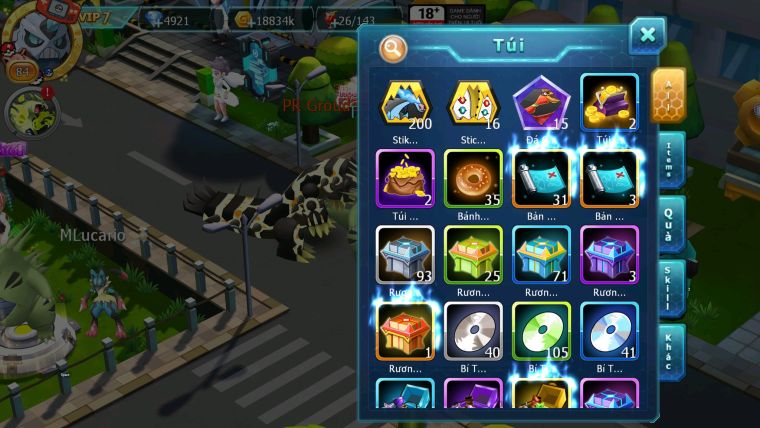Choose the purple pentagon Đá item
The height and width of the screenshot is (428, 760).
click(x=541, y=103)
